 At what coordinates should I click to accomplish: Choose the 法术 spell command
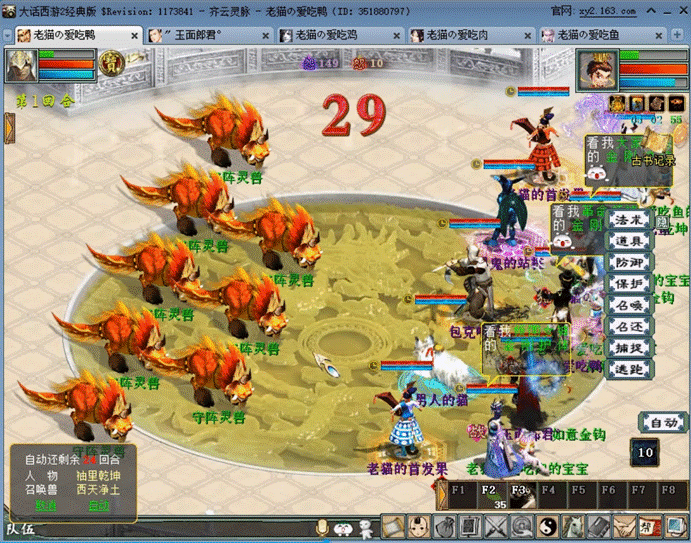tap(628, 219)
